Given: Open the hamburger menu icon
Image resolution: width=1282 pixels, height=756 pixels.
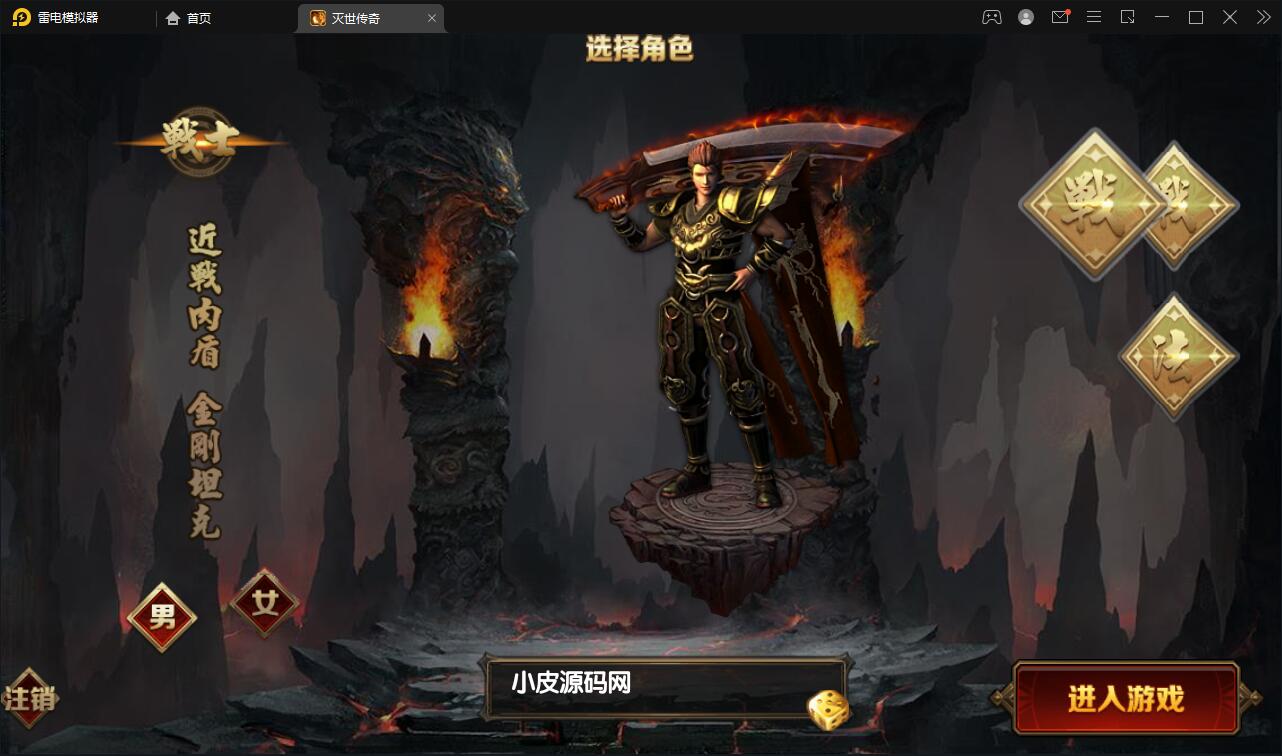Looking at the screenshot, I should 1094,17.
